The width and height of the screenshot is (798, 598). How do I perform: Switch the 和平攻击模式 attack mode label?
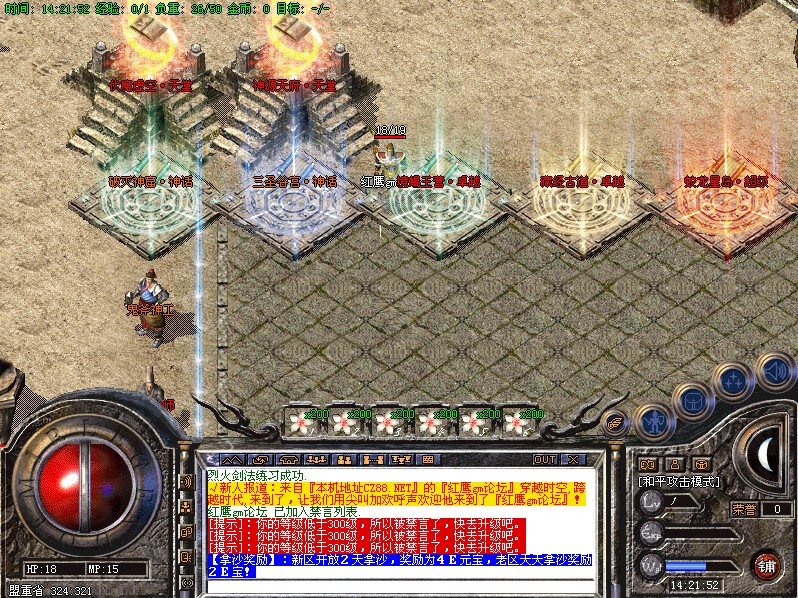[x=679, y=481]
